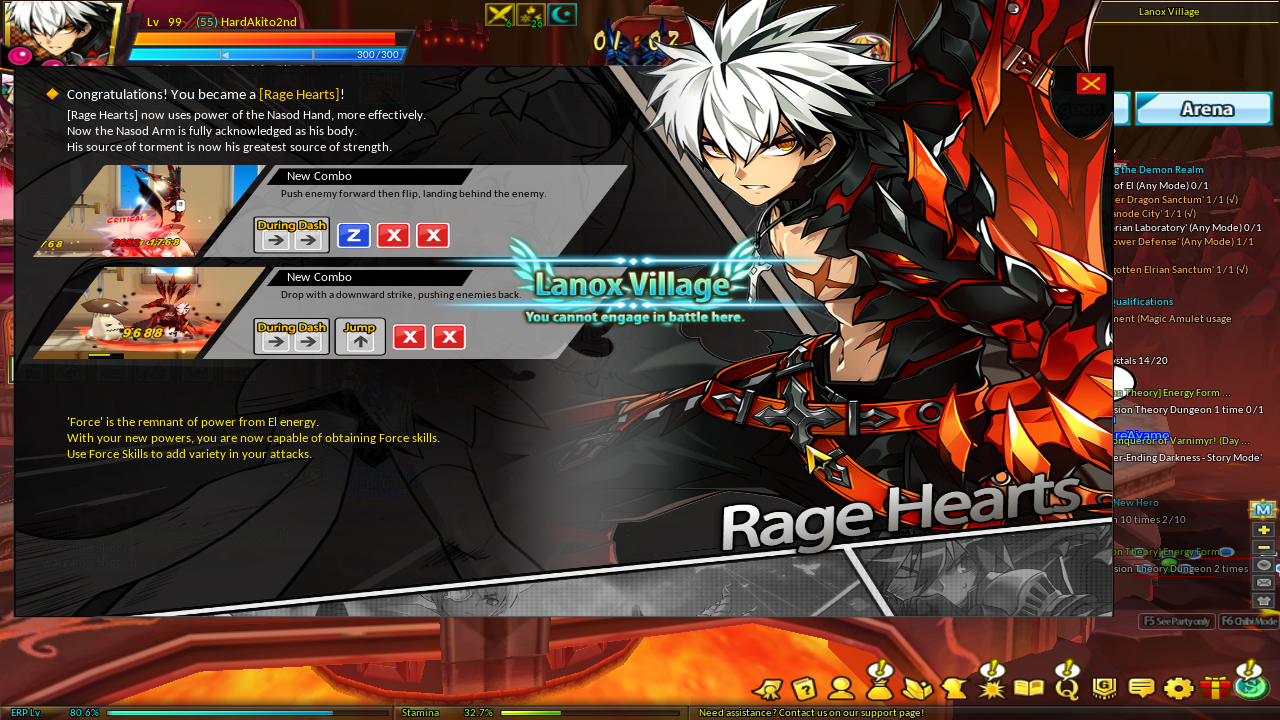Open the gift box rewards icon
The image size is (1280, 720).
pyautogui.click(x=1217, y=688)
